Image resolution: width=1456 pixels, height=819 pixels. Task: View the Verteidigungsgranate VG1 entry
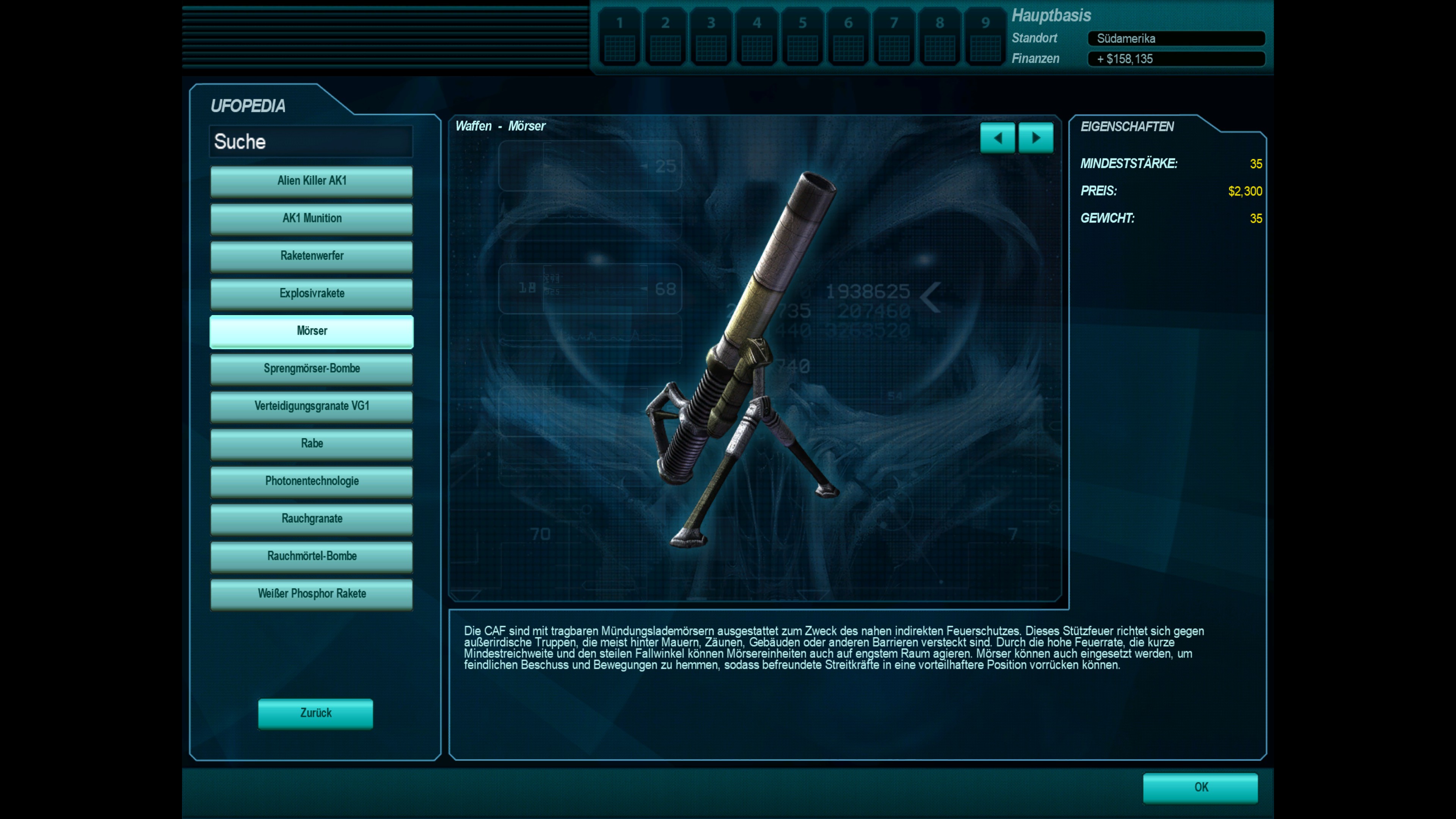(311, 406)
